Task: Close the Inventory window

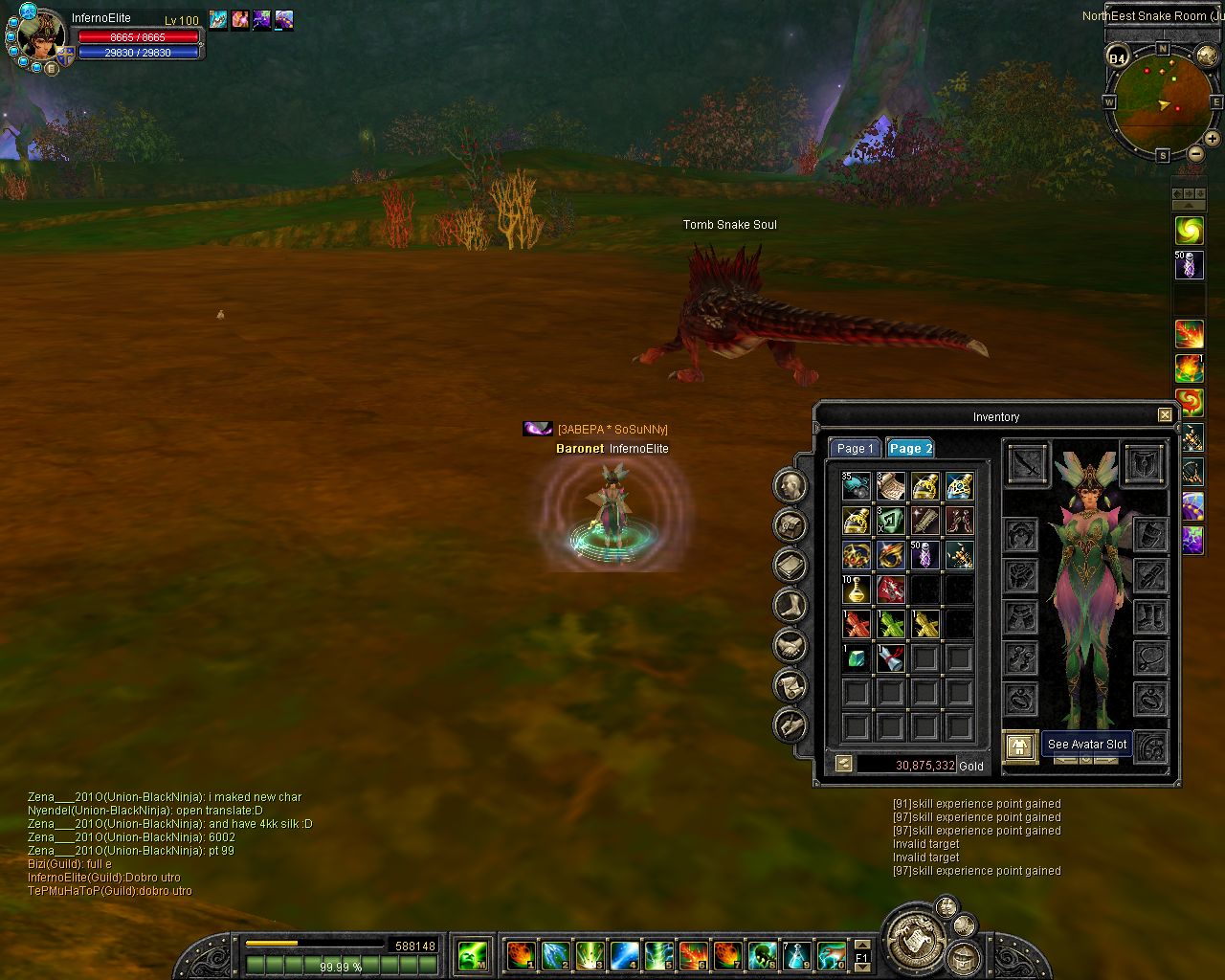Action: click(1164, 415)
